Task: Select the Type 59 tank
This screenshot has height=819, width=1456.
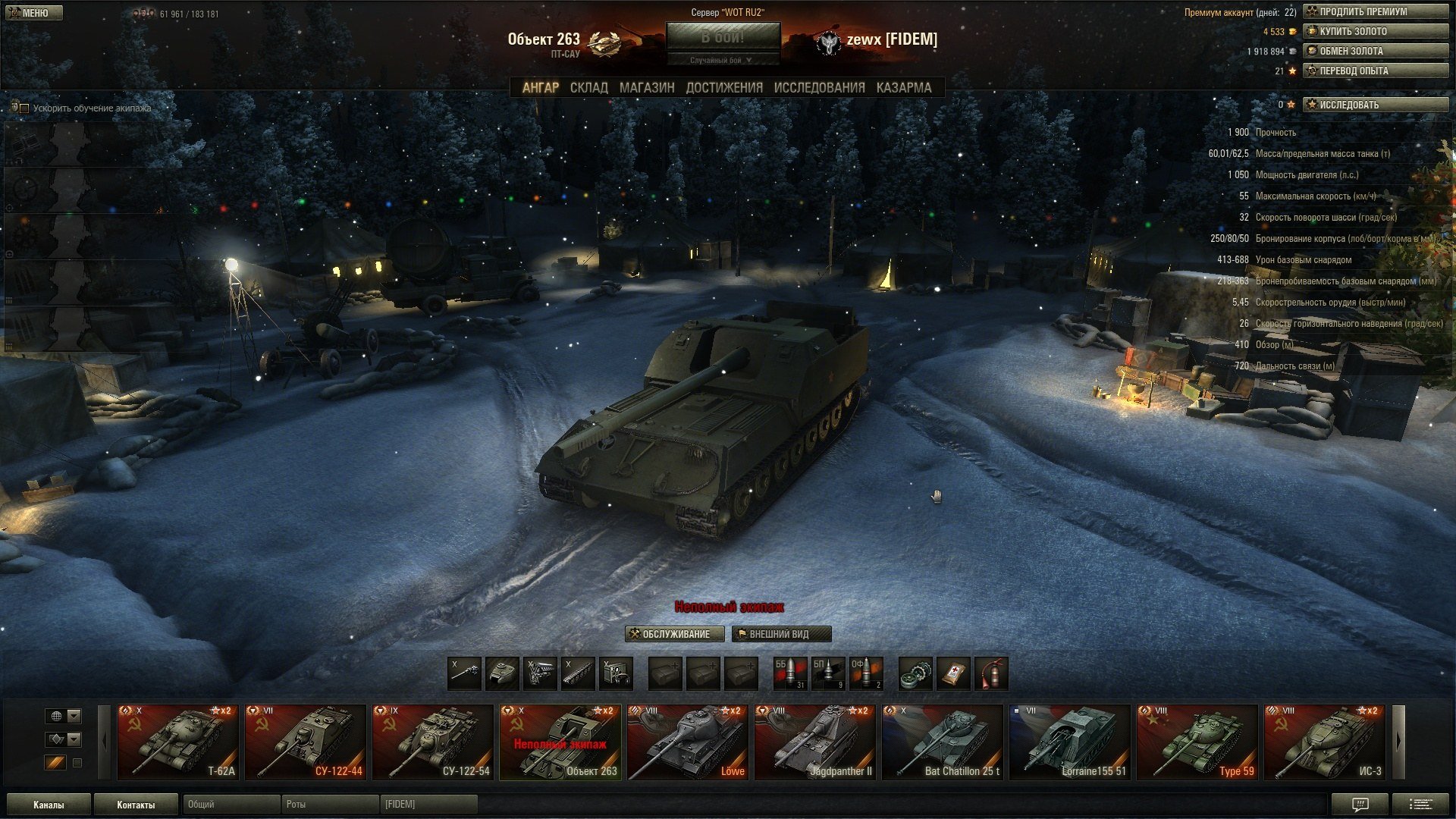Action: (1197, 742)
